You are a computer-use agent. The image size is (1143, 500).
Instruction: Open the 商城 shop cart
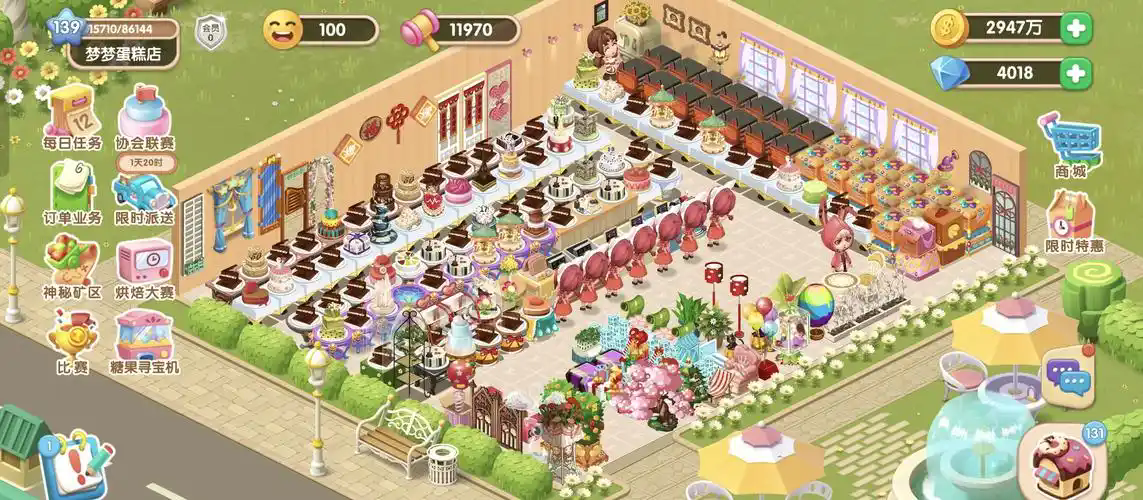(1072, 145)
